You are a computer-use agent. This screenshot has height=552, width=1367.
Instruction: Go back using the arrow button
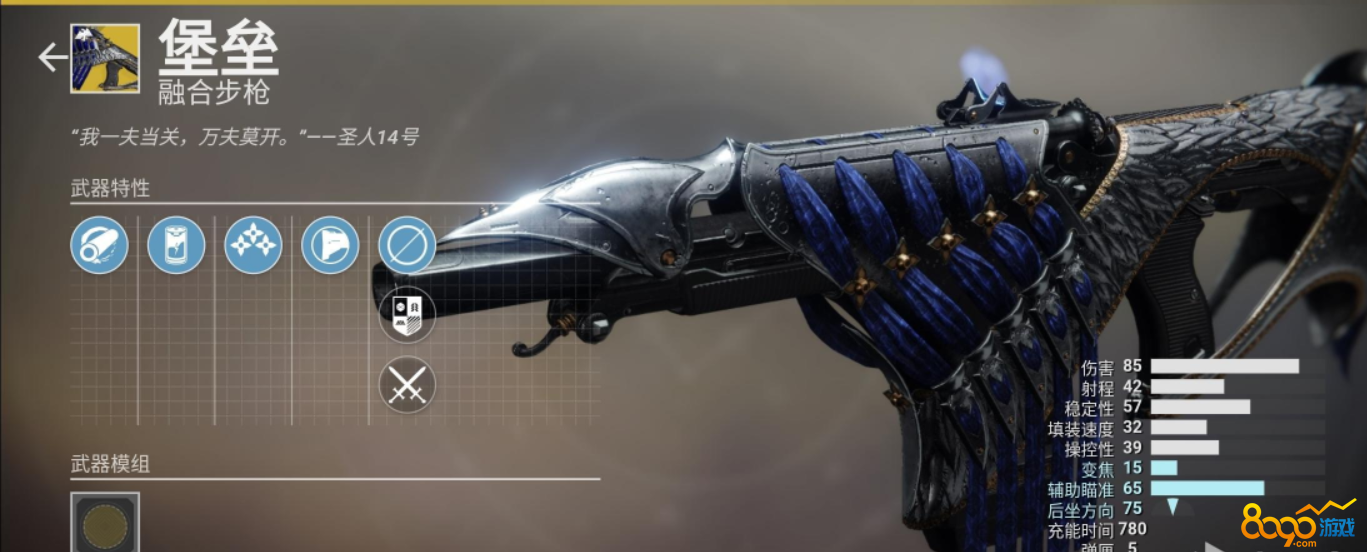click(51, 58)
